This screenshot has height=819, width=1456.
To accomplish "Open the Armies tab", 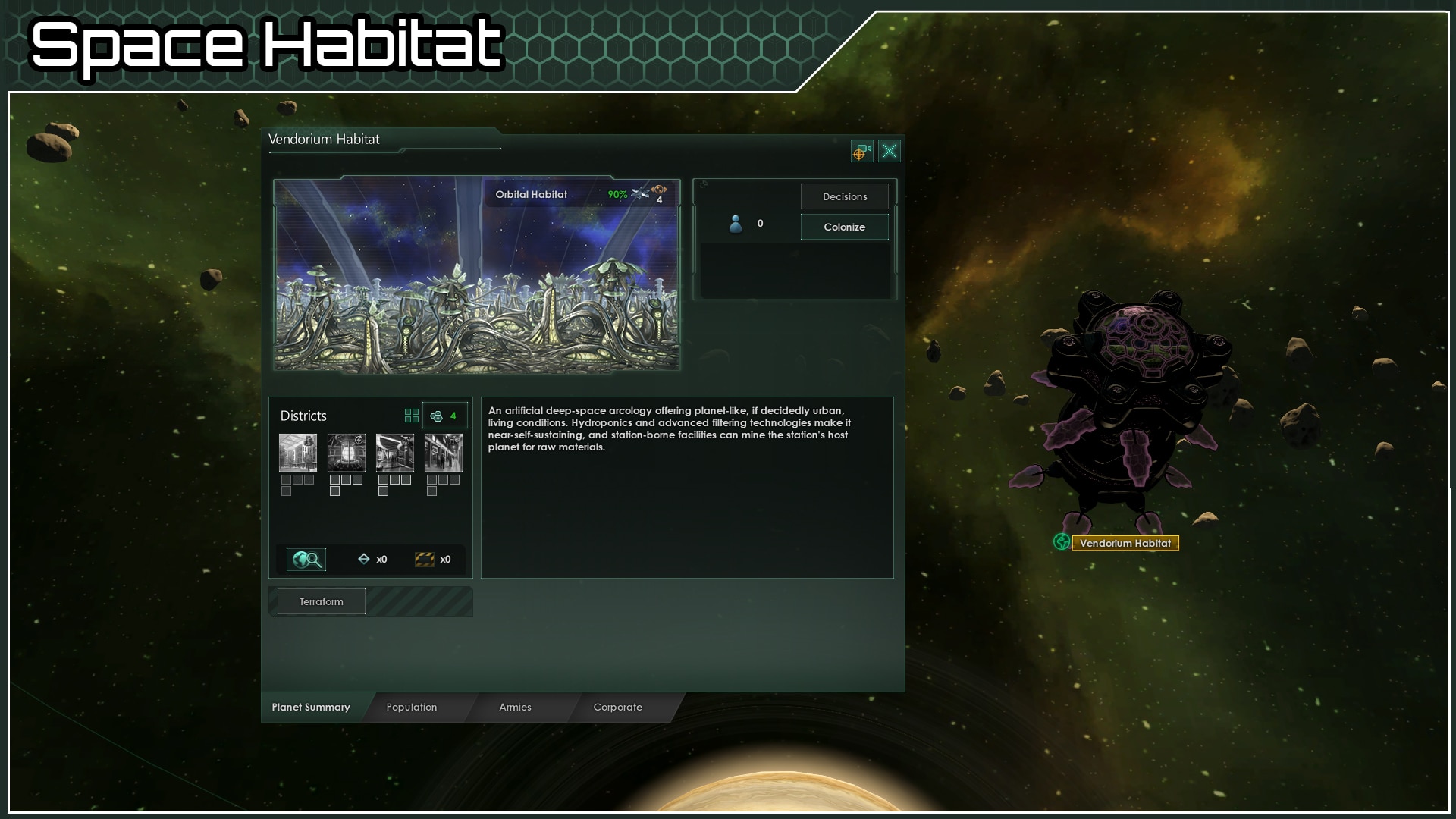I will tap(515, 707).
